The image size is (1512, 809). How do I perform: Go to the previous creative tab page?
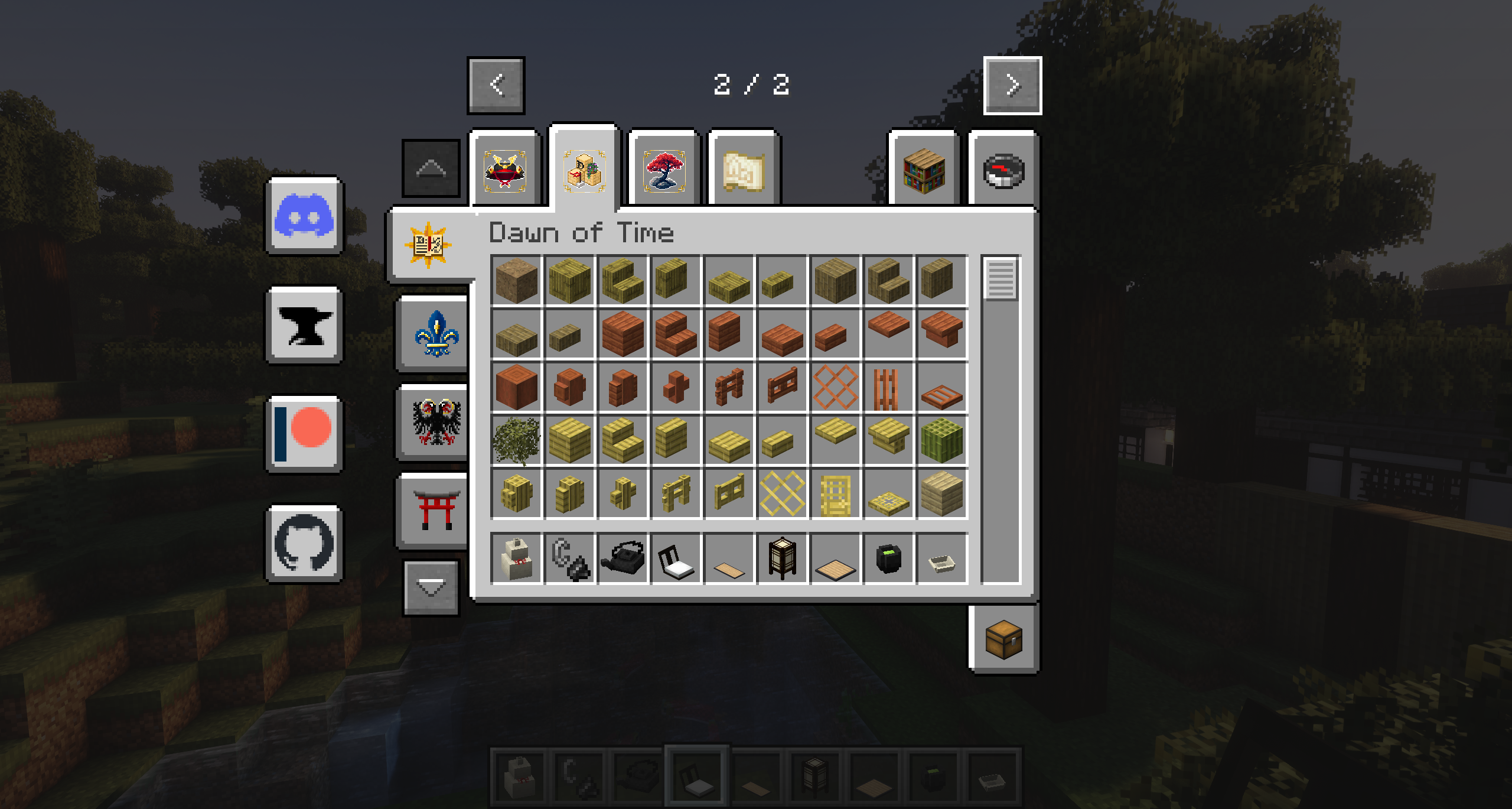point(496,86)
